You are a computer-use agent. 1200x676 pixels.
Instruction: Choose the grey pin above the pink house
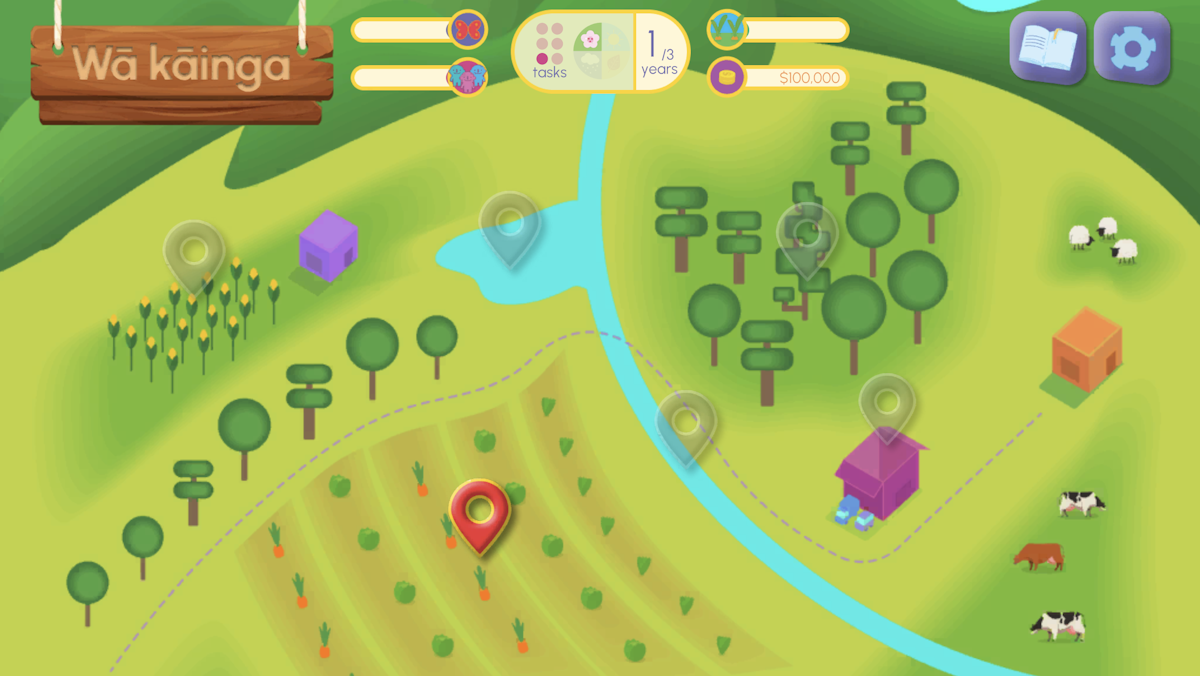click(x=887, y=405)
